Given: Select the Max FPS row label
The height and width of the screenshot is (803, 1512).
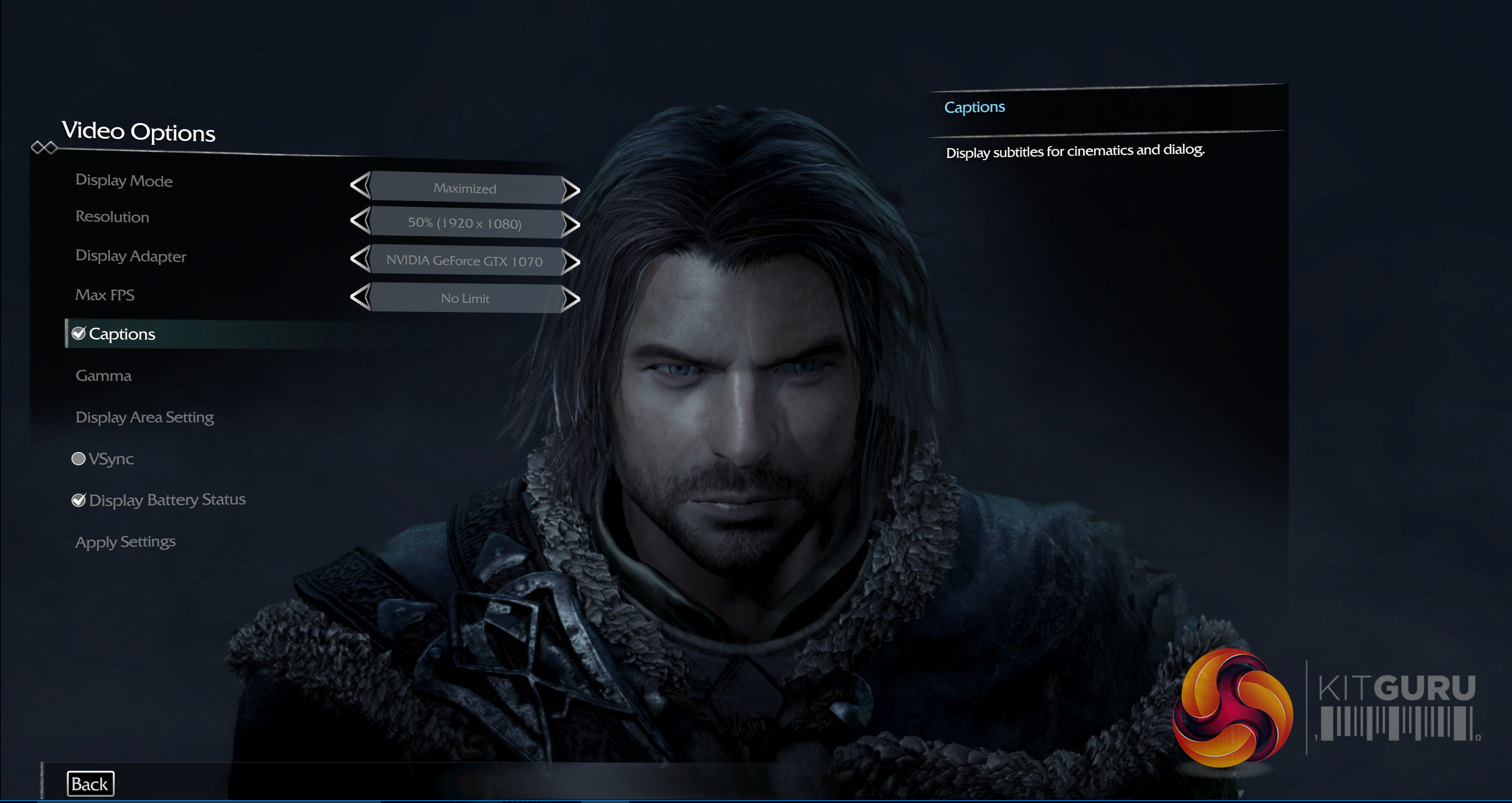Looking at the screenshot, I should 104,294.
